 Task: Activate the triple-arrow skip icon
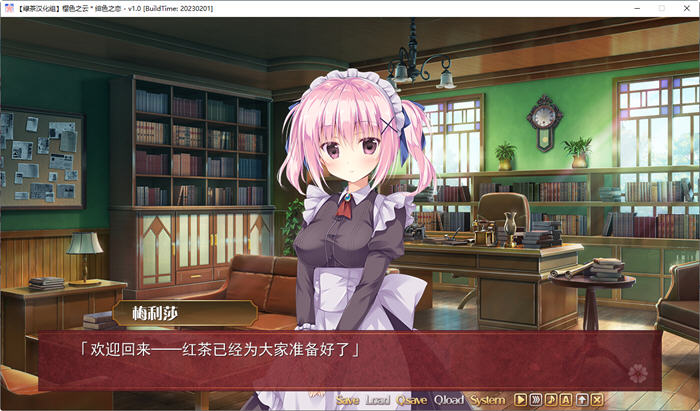[536, 400]
